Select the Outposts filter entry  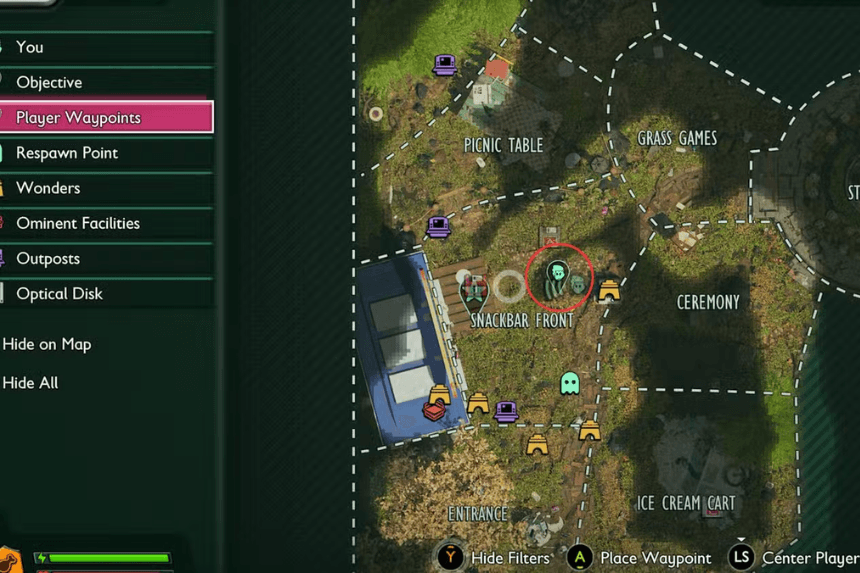coord(48,258)
